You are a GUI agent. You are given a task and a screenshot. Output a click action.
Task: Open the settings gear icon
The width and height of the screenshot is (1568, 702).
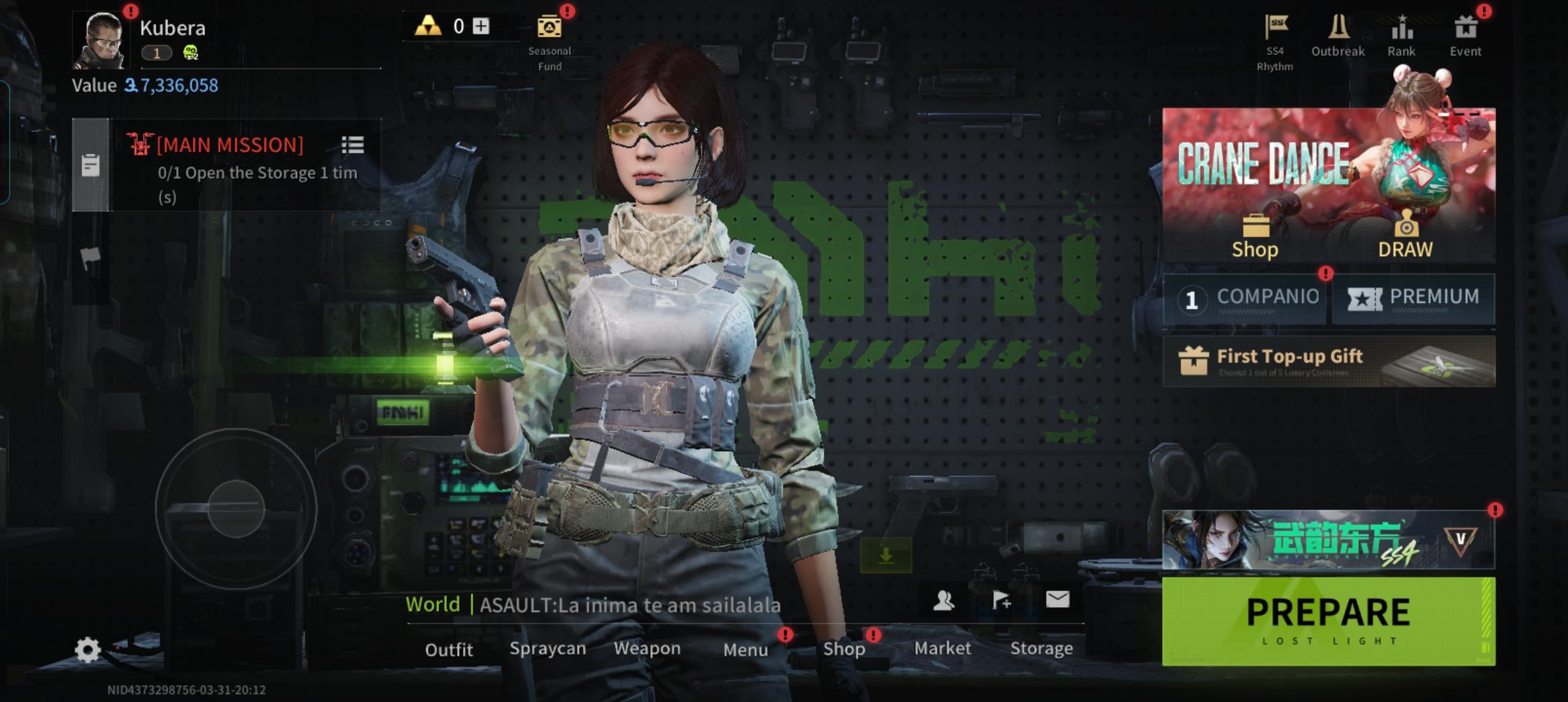(88, 649)
